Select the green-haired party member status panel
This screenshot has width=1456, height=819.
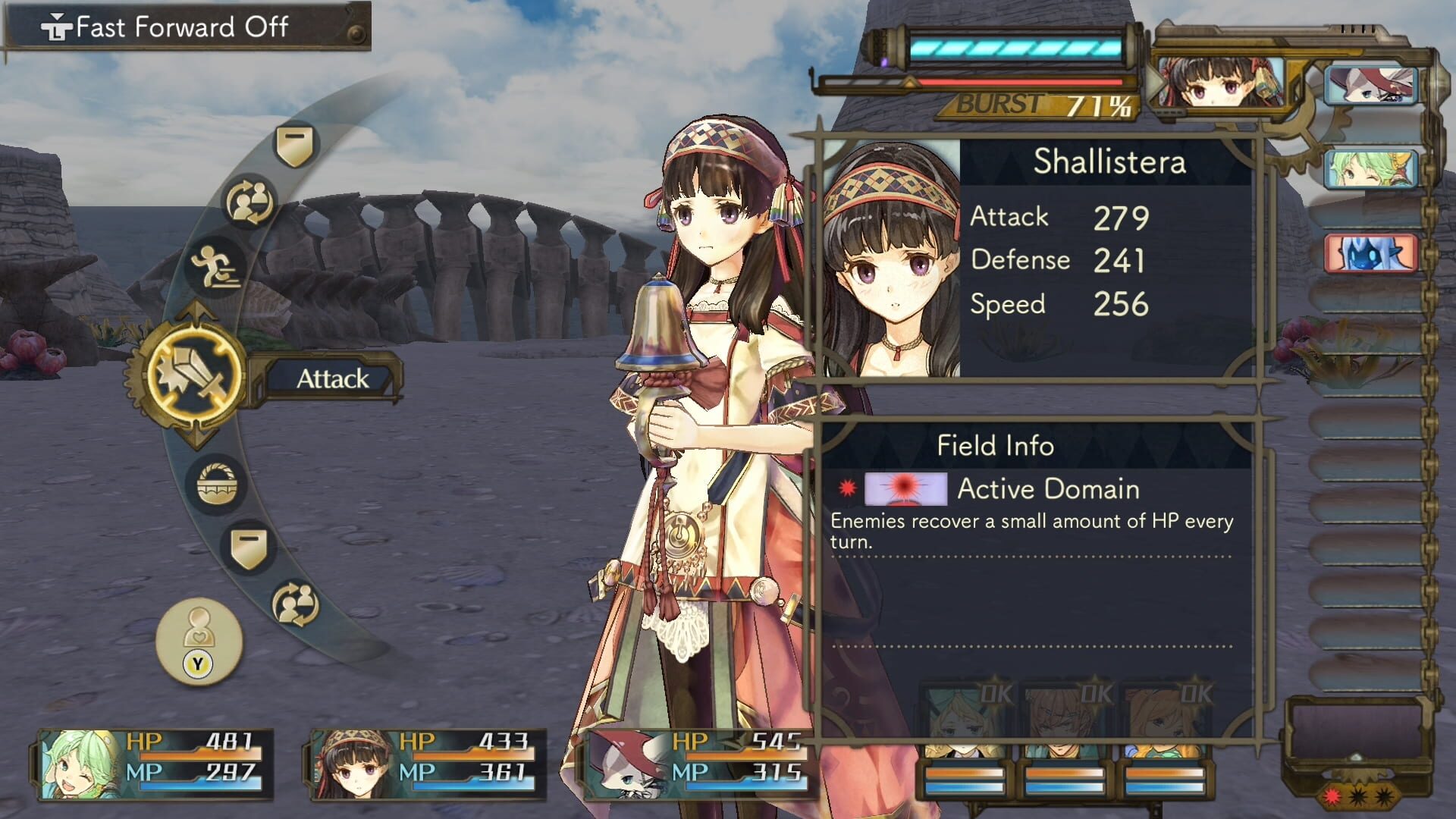tap(155, 764)
